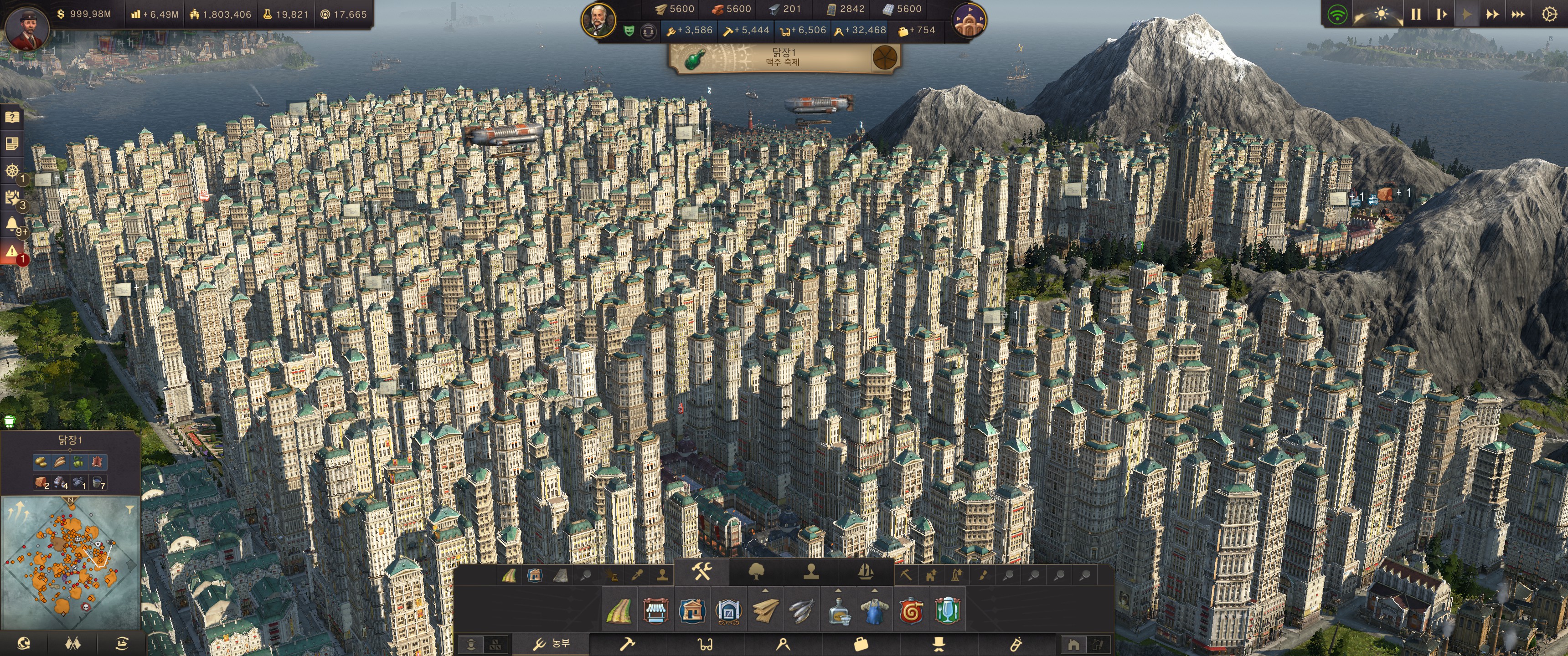Open the crossed-flags diplomacy menu

[x=72, y=643]
